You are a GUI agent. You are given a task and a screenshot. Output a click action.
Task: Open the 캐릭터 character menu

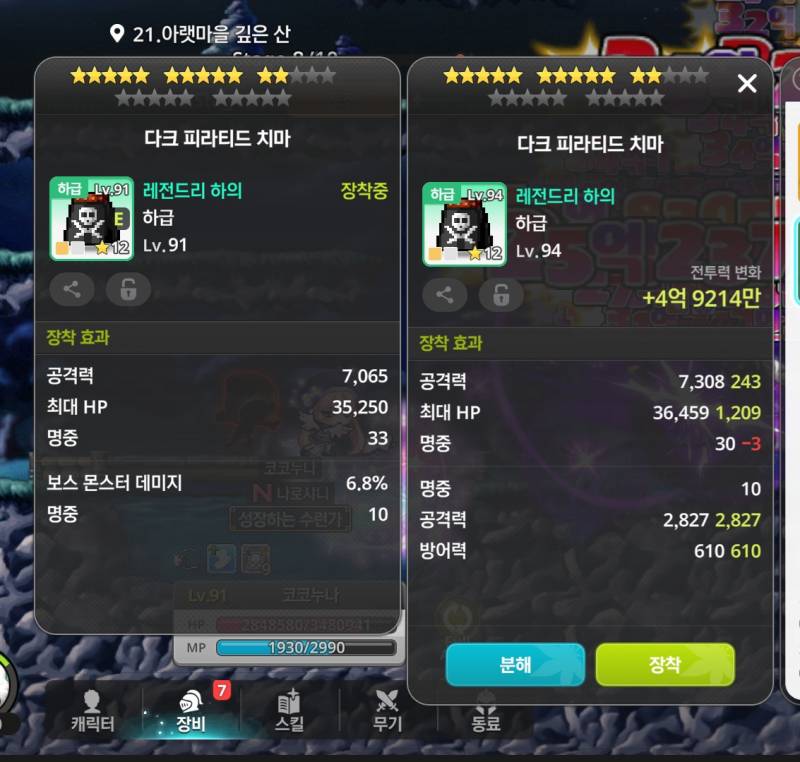(x=92, y=712)
